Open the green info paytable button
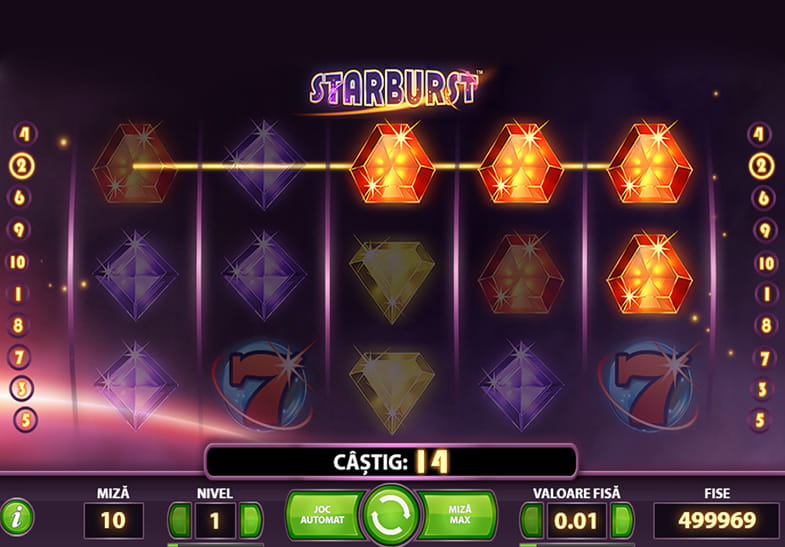This screenshot has width=785, height=547. pyautogui.click(x=17, y=517)
